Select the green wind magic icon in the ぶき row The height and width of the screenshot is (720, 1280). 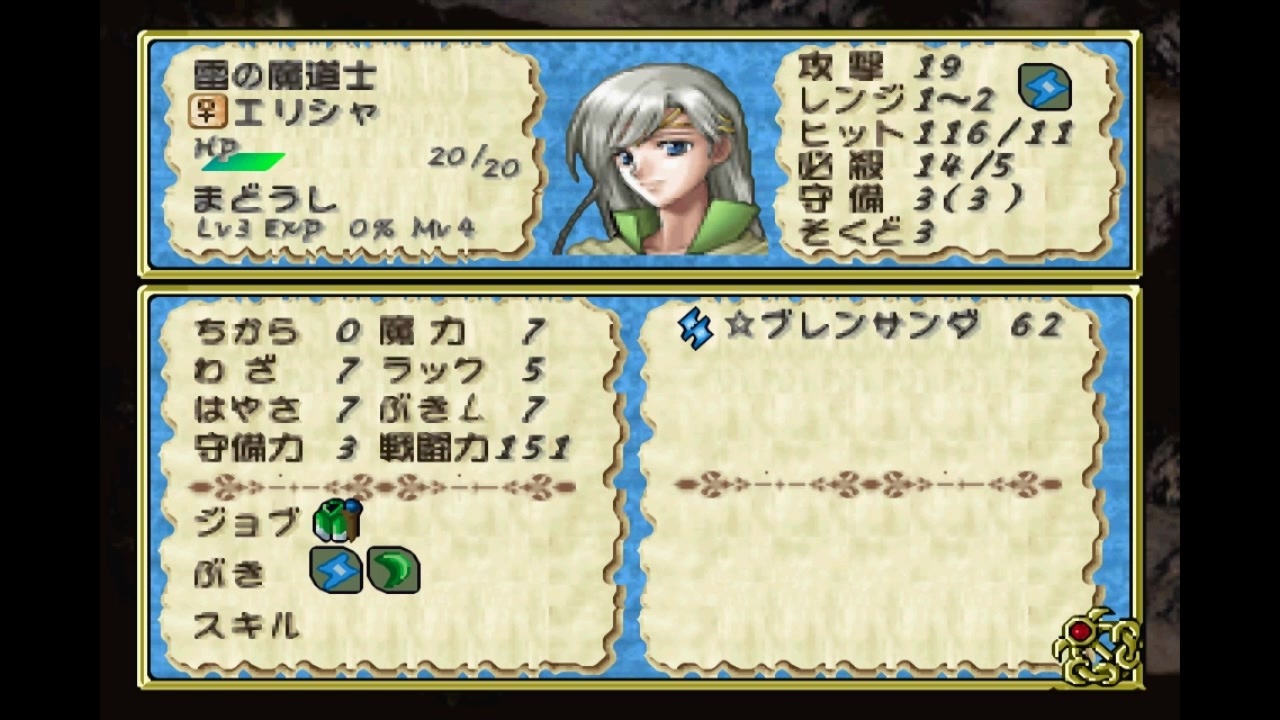coord(394,572)
